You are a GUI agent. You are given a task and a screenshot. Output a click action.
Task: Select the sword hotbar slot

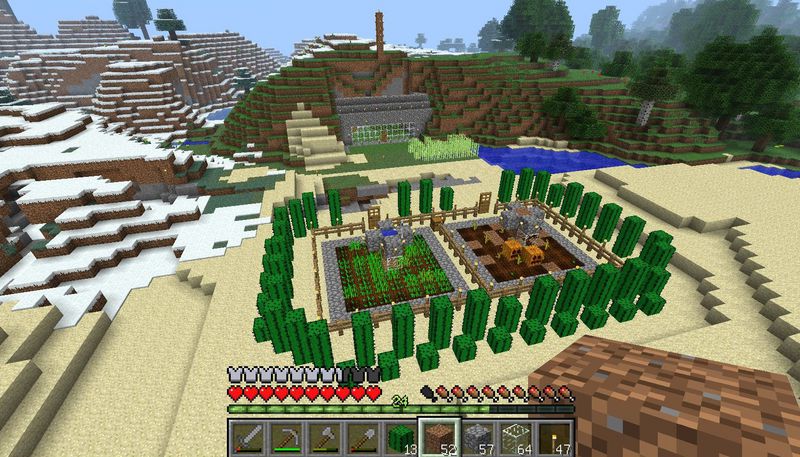(x=249, y=436)
